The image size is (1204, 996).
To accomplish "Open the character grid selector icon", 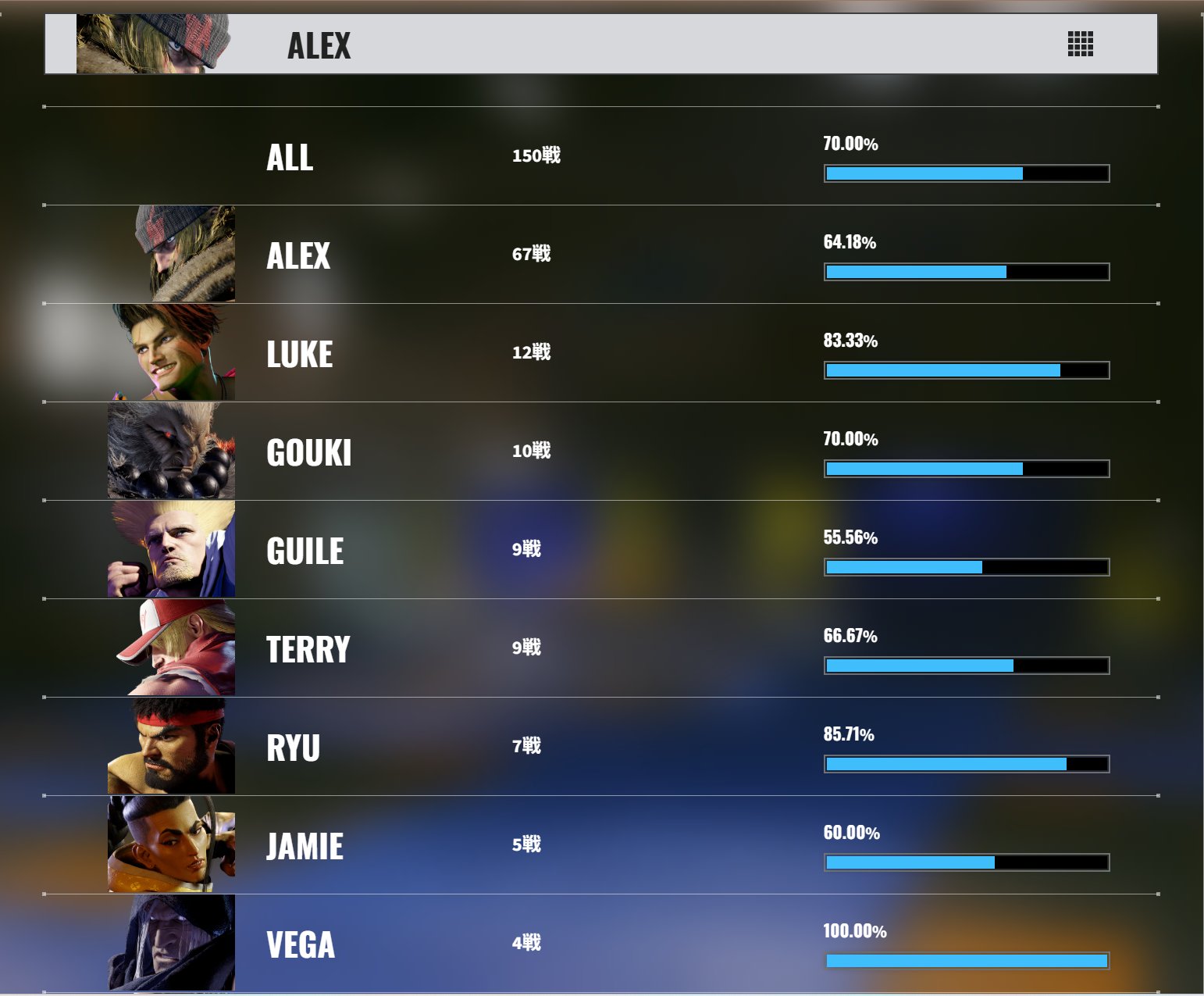I will (x=1080, y=45).
